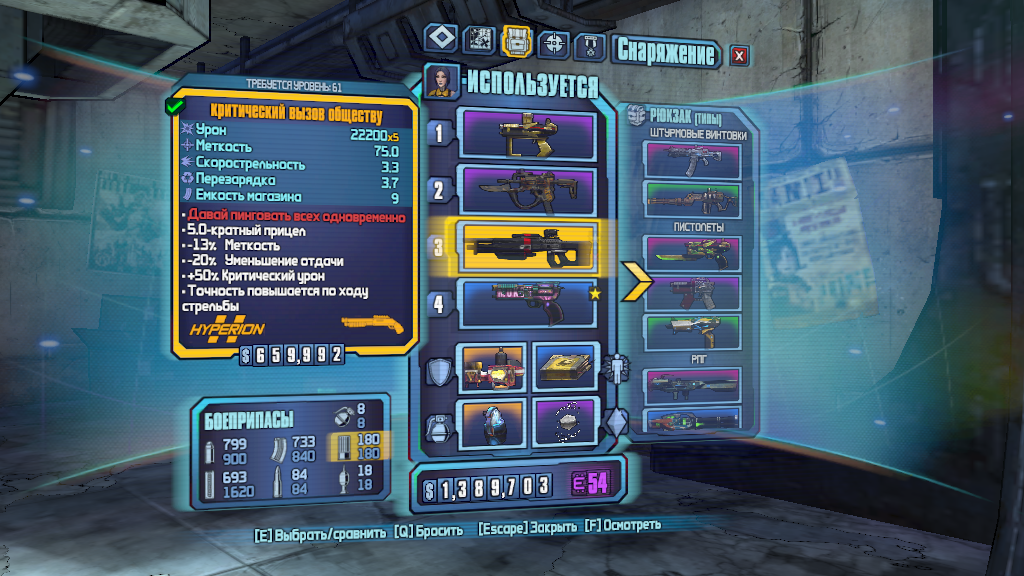The image size is (1024, 576).
Task: Select the weapon in equipped slot 1
Action: (526, 133)
